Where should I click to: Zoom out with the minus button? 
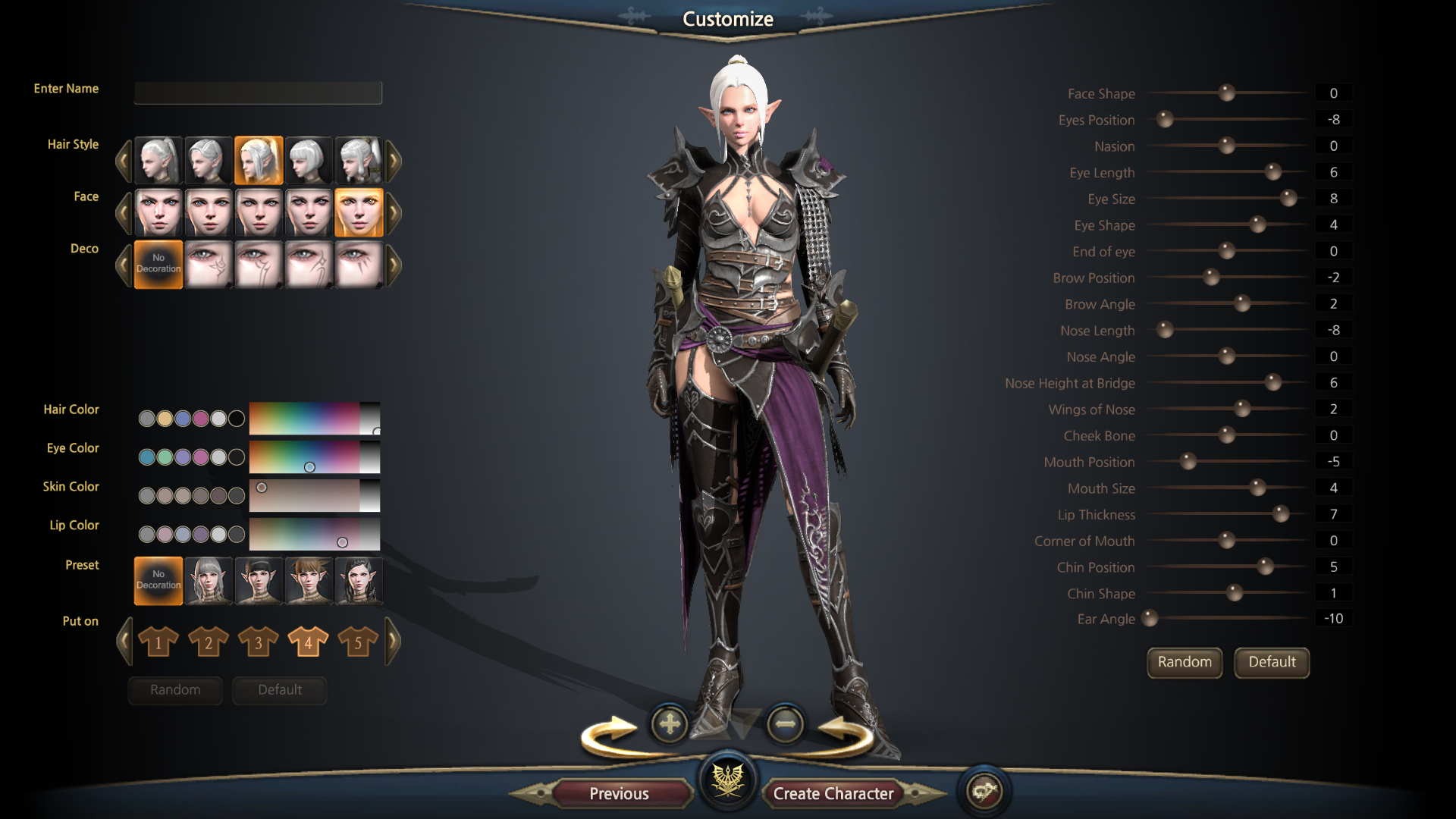(785, 724)
